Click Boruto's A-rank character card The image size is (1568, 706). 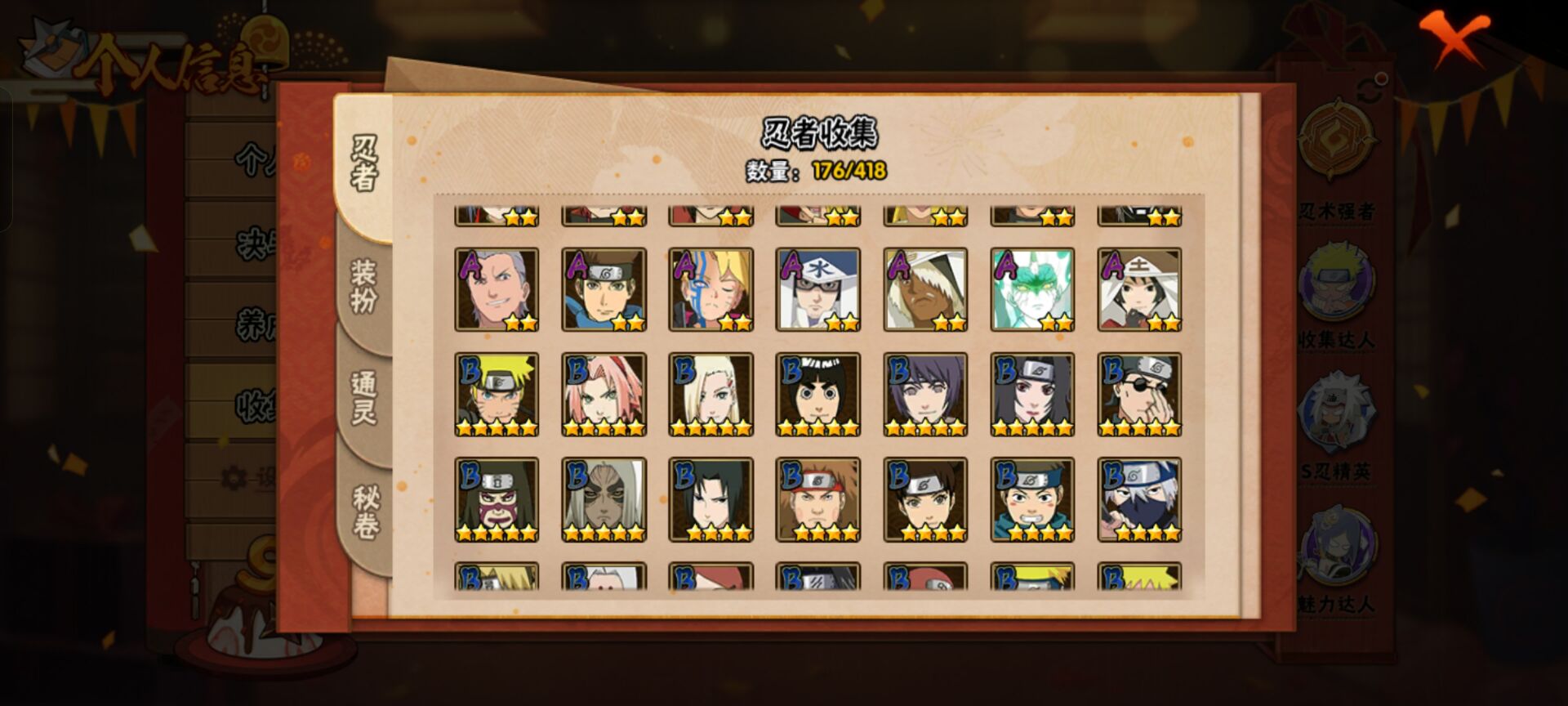click(x=710, y=290)
